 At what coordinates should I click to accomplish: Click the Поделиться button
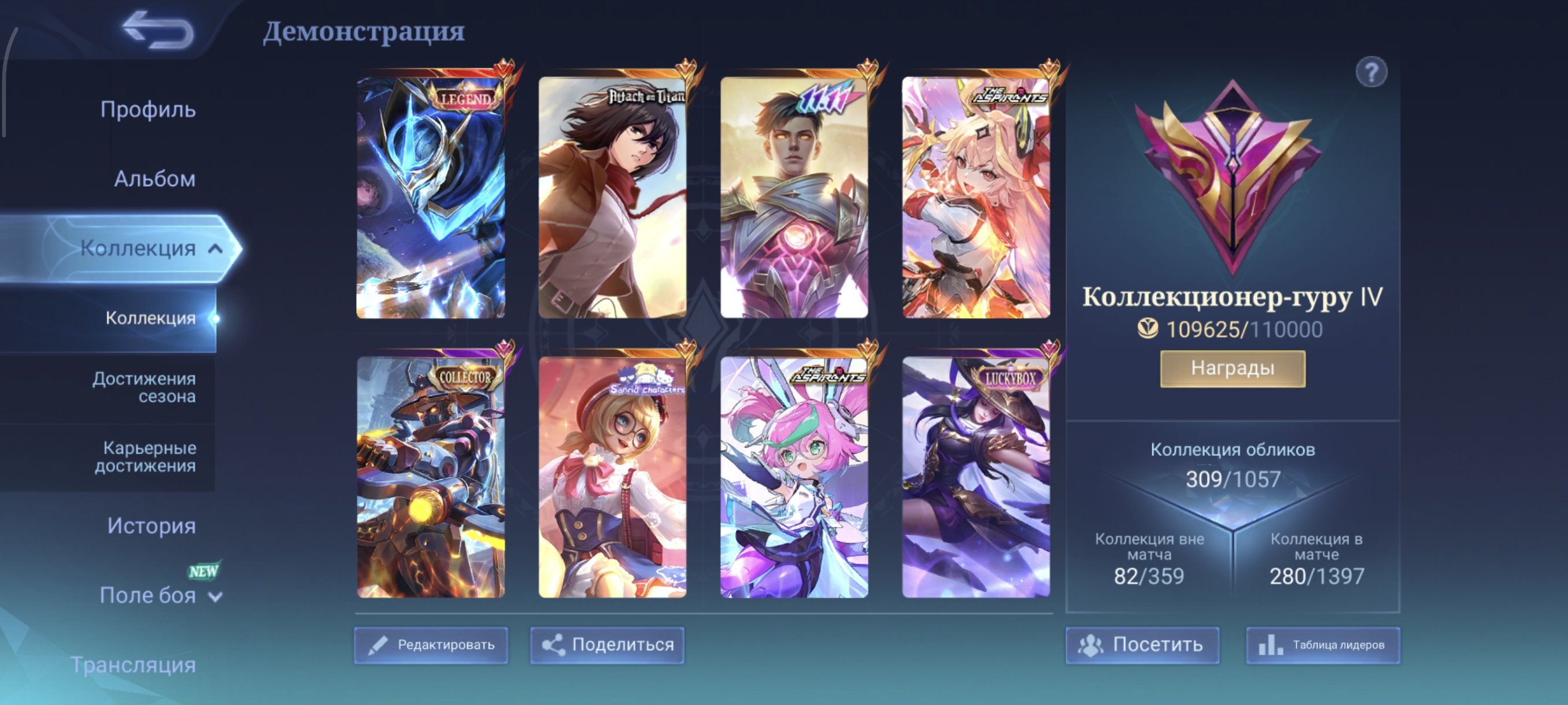(x=607, y=646)
